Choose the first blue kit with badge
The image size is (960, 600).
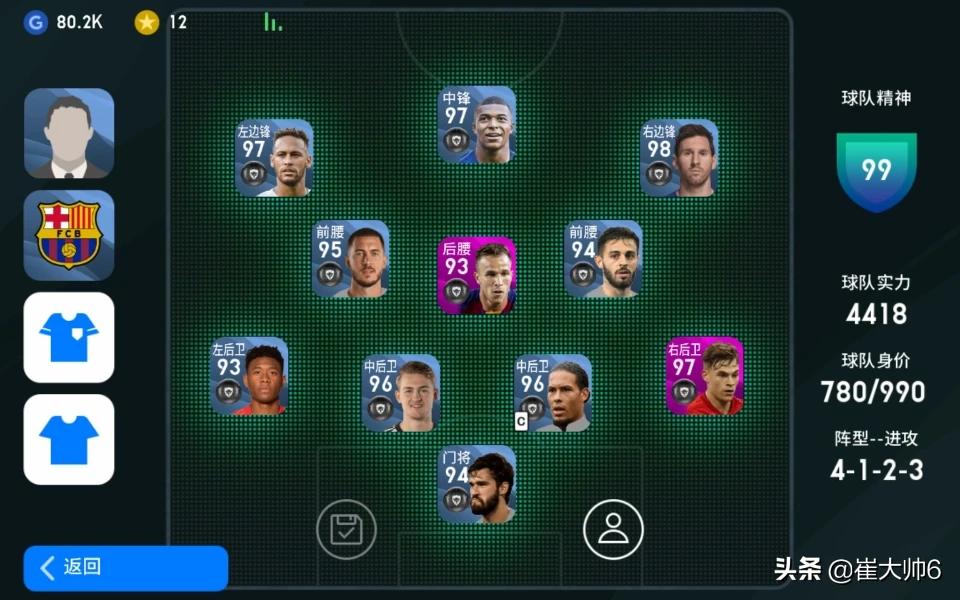click(69, 337)
